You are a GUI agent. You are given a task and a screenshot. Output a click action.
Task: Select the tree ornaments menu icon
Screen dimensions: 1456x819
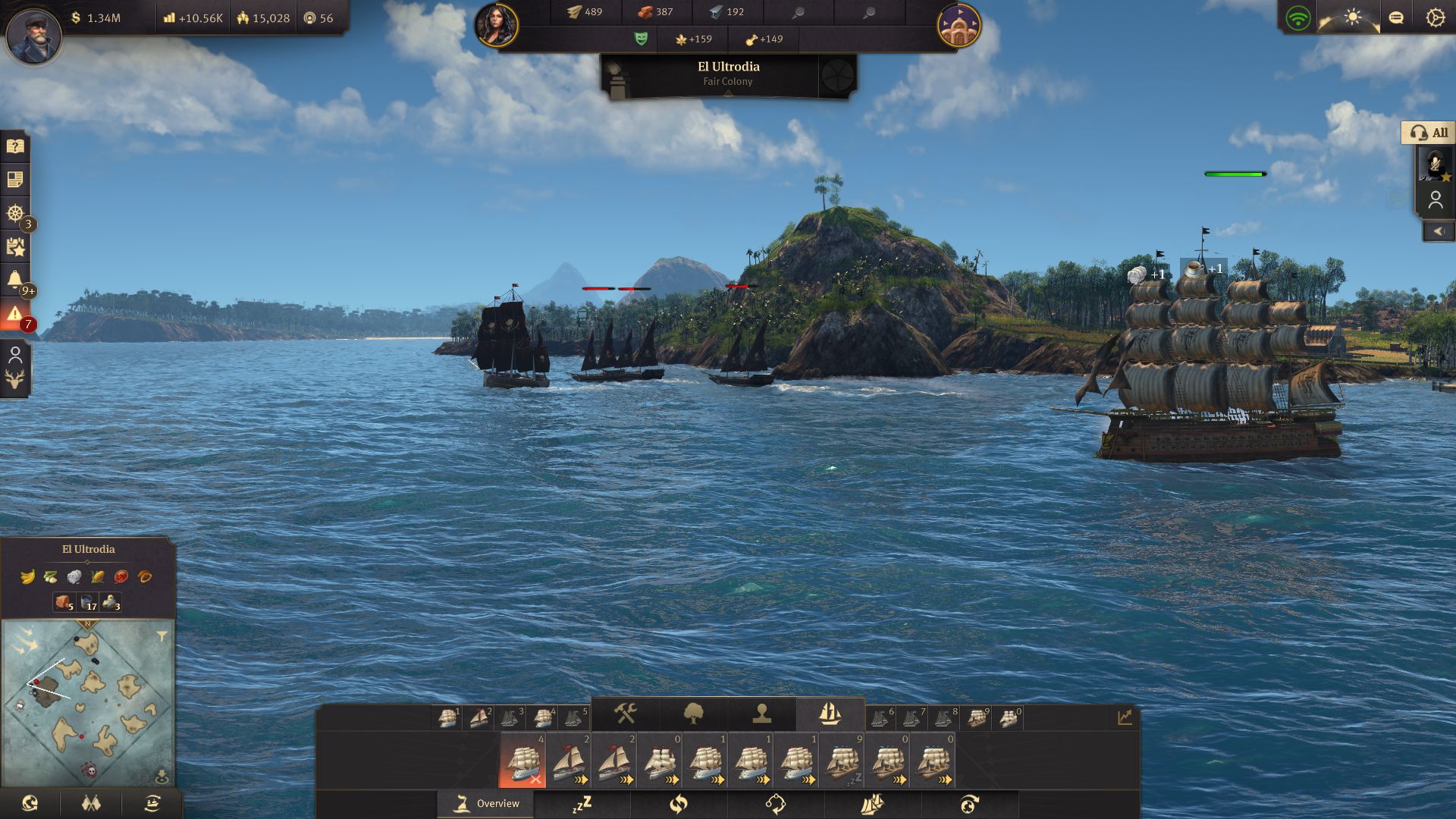(x=694, y=713)
